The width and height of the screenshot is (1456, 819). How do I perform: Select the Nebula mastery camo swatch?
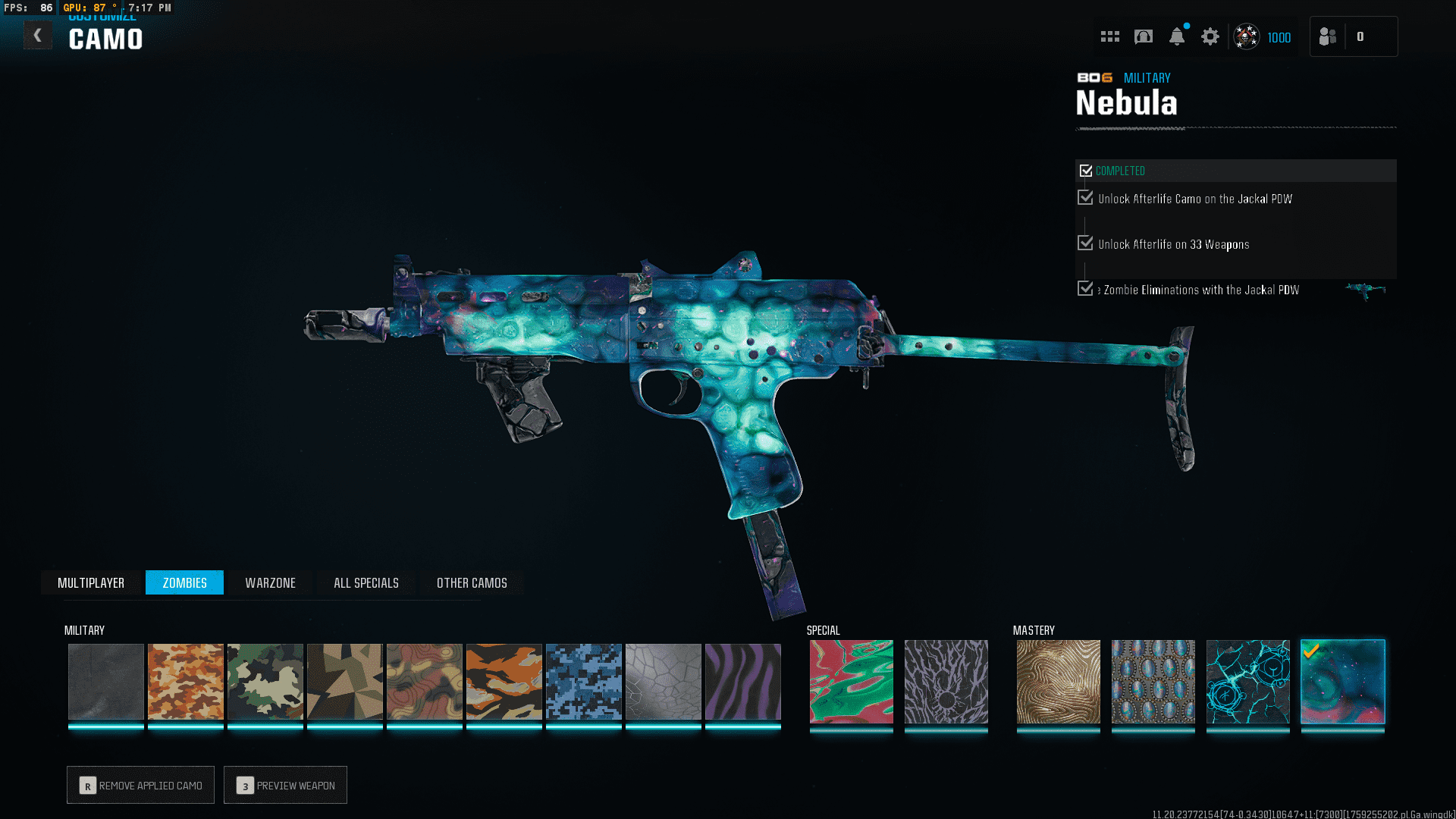(1342, 681)
